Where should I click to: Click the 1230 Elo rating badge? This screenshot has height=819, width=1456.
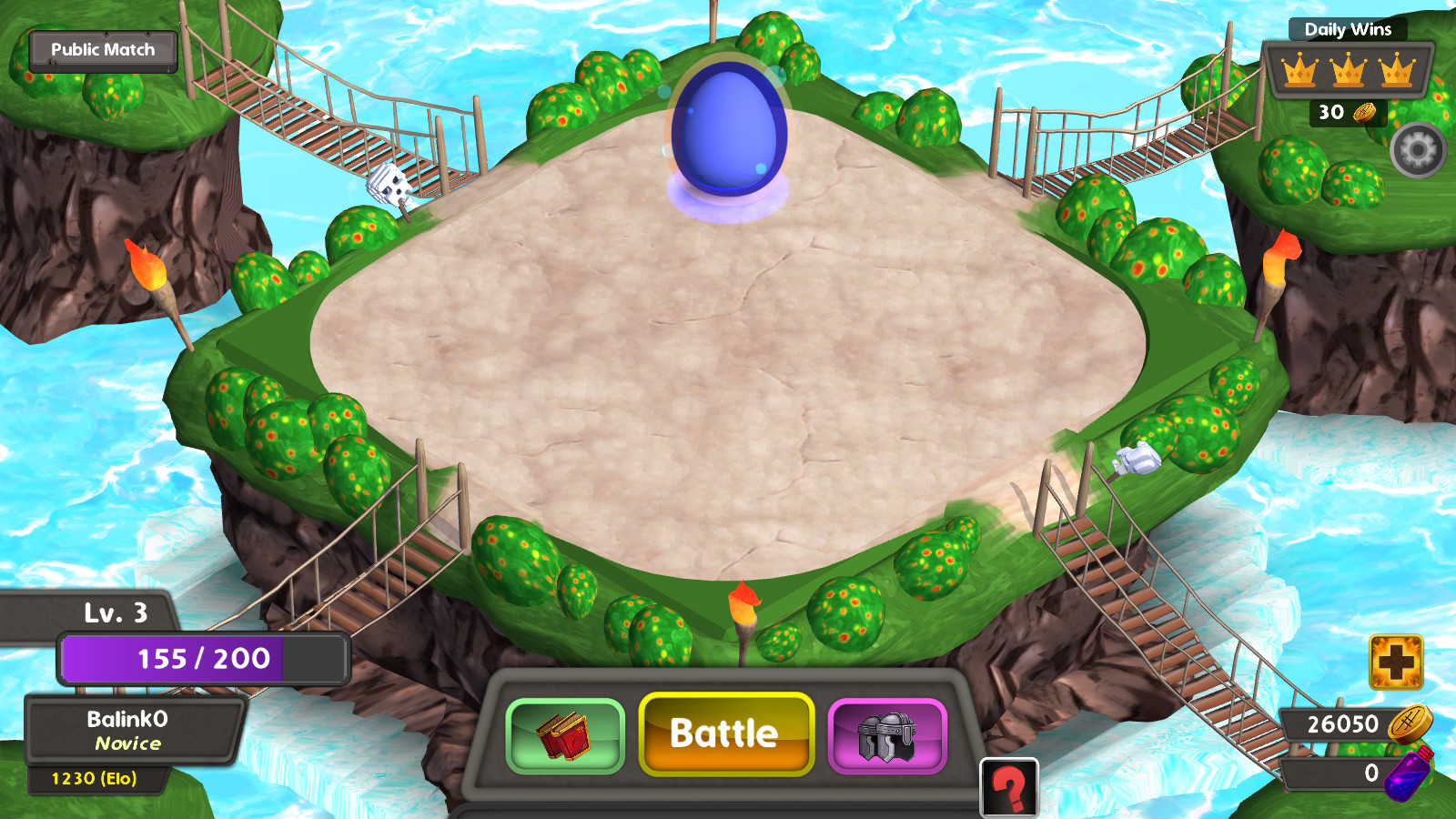95,778
